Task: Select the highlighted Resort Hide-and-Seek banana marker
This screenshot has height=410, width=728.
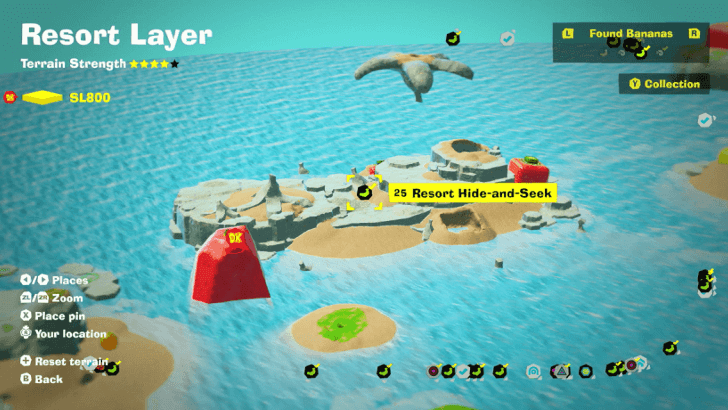Action: 365,191
